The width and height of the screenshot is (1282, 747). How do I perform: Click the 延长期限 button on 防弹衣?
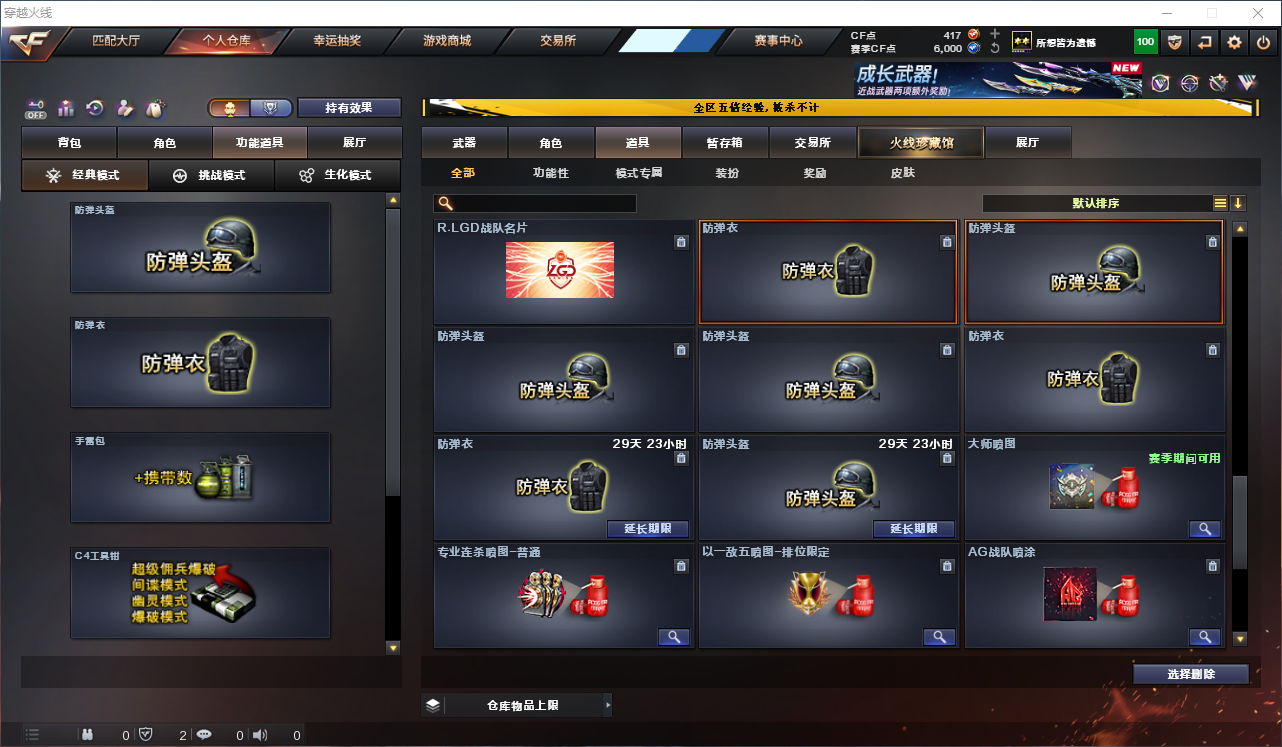[x=648, y=528]
